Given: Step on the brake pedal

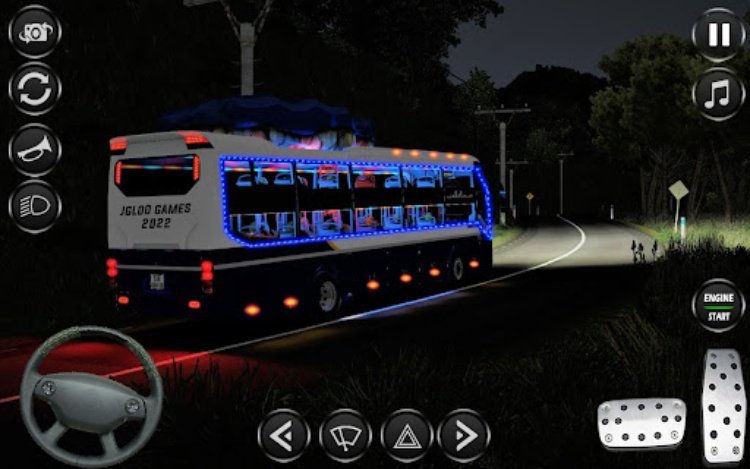Looking at the screenshot, I should click(x=642, y=422).
